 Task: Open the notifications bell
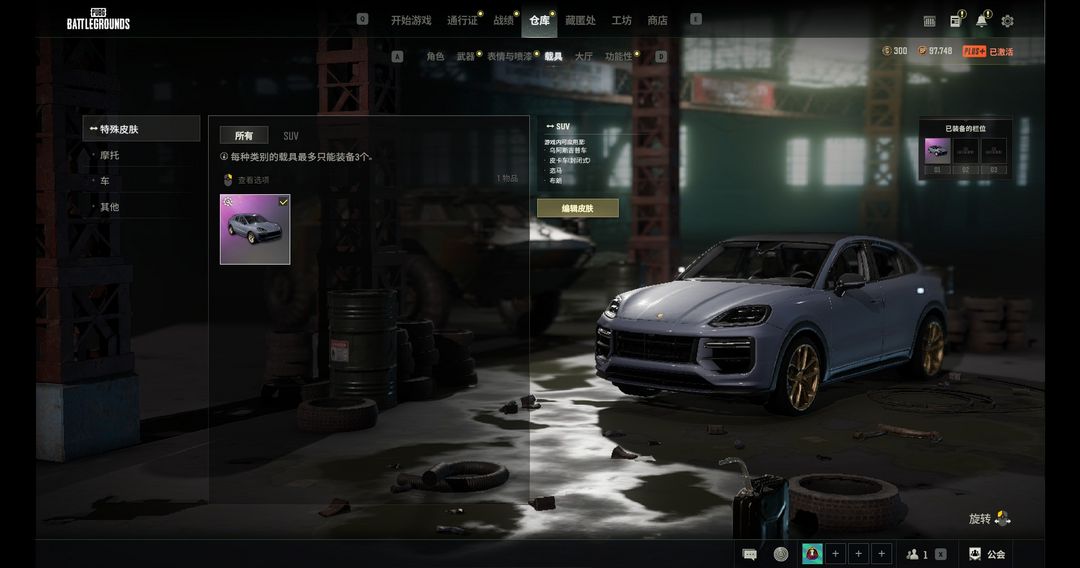pos(981,21)
